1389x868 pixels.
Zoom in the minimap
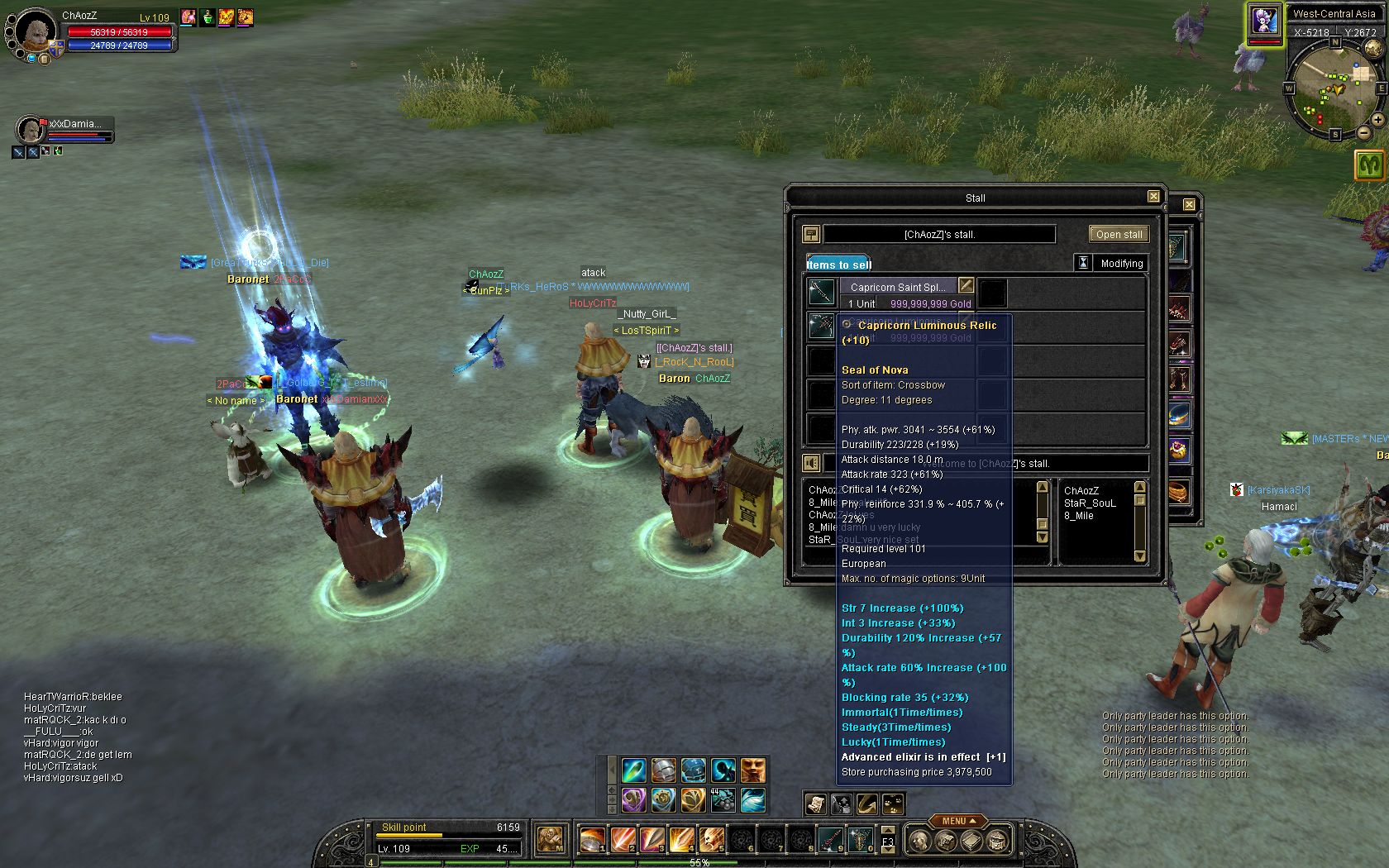(x=1377, y=120)
